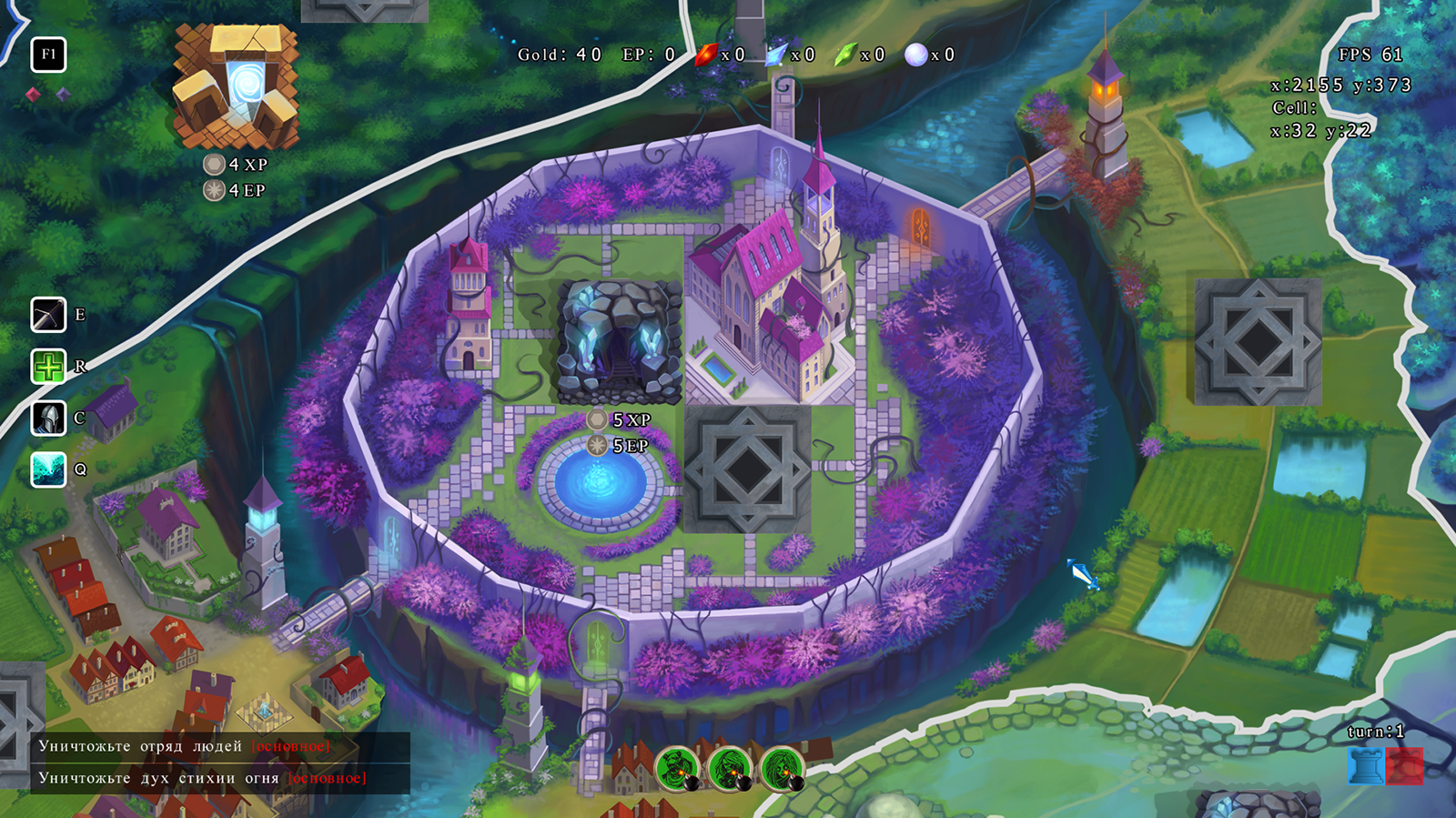Activate the sword attack ability

(48, 315)
